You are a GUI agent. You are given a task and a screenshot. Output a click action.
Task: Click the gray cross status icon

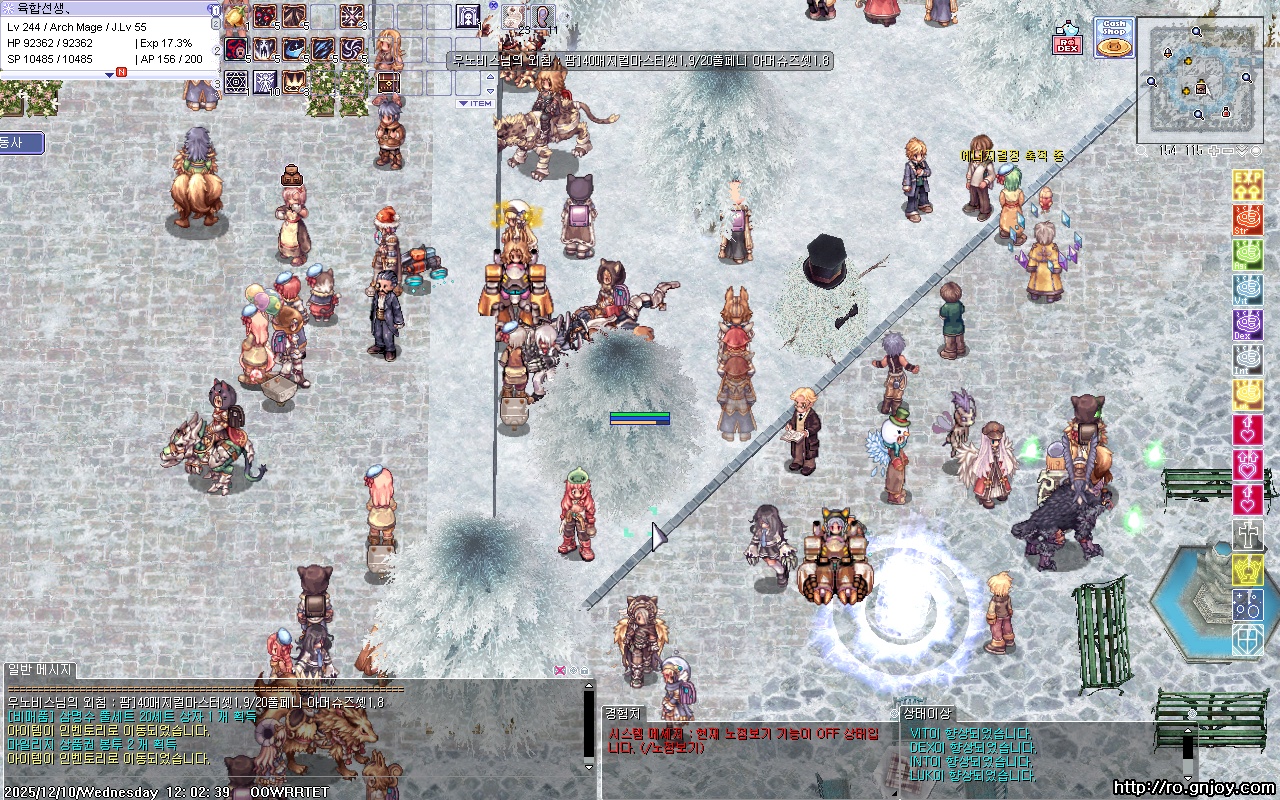pyautogui.click(x=1247, y=535)
